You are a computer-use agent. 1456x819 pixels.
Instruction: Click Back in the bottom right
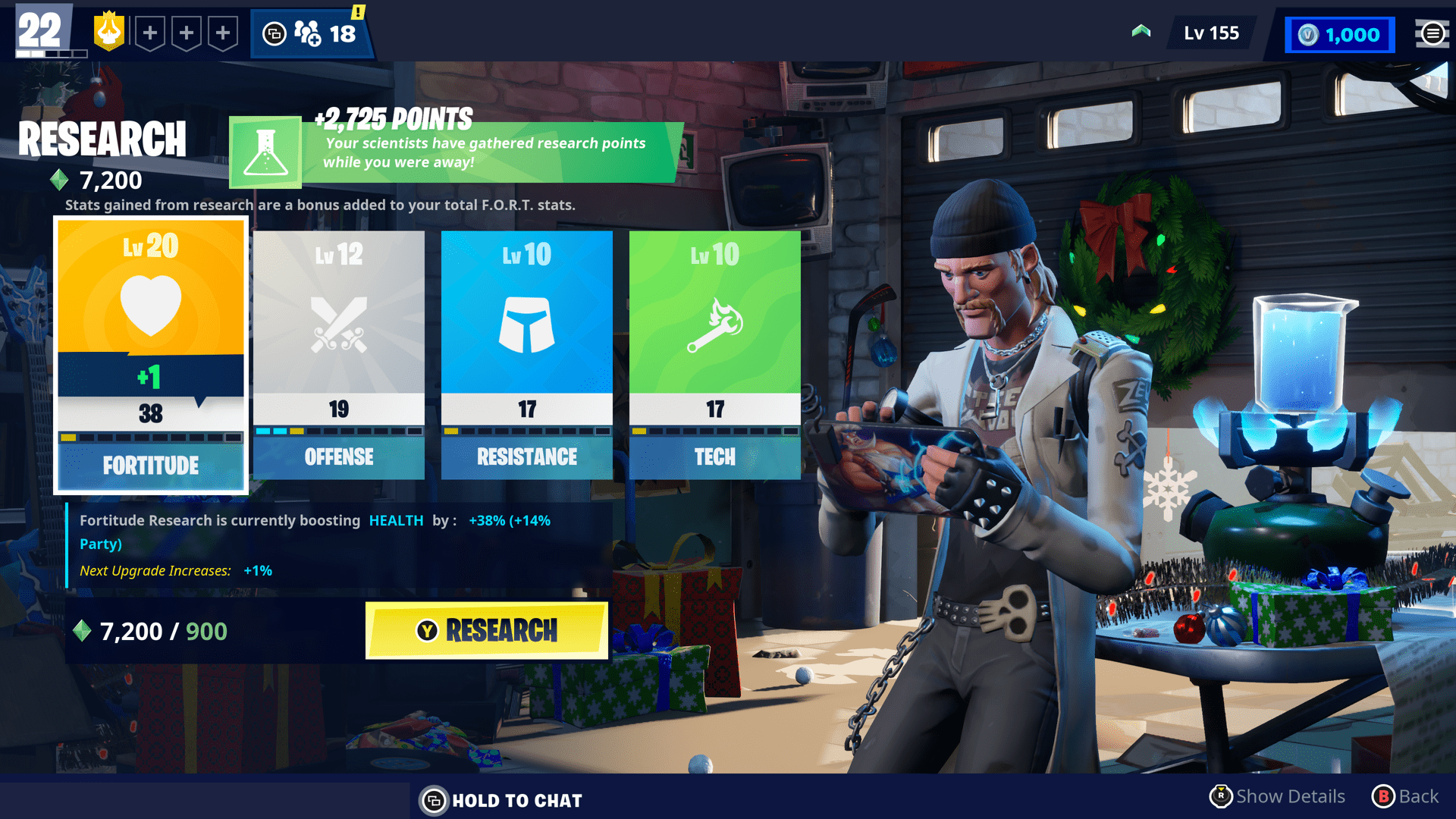[x=1420, y=797]
